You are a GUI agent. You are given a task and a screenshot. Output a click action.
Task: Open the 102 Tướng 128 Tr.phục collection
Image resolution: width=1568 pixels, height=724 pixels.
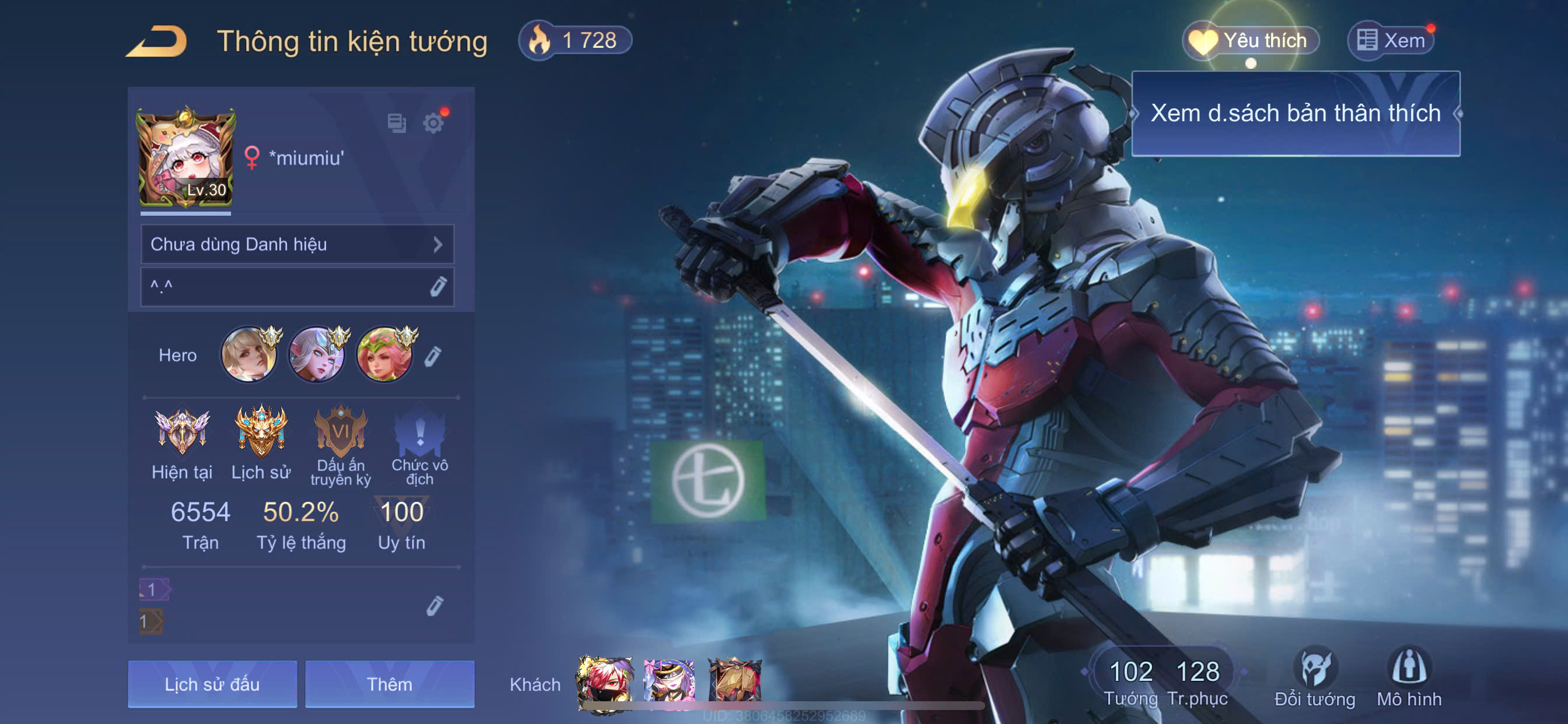point(1164,681)
